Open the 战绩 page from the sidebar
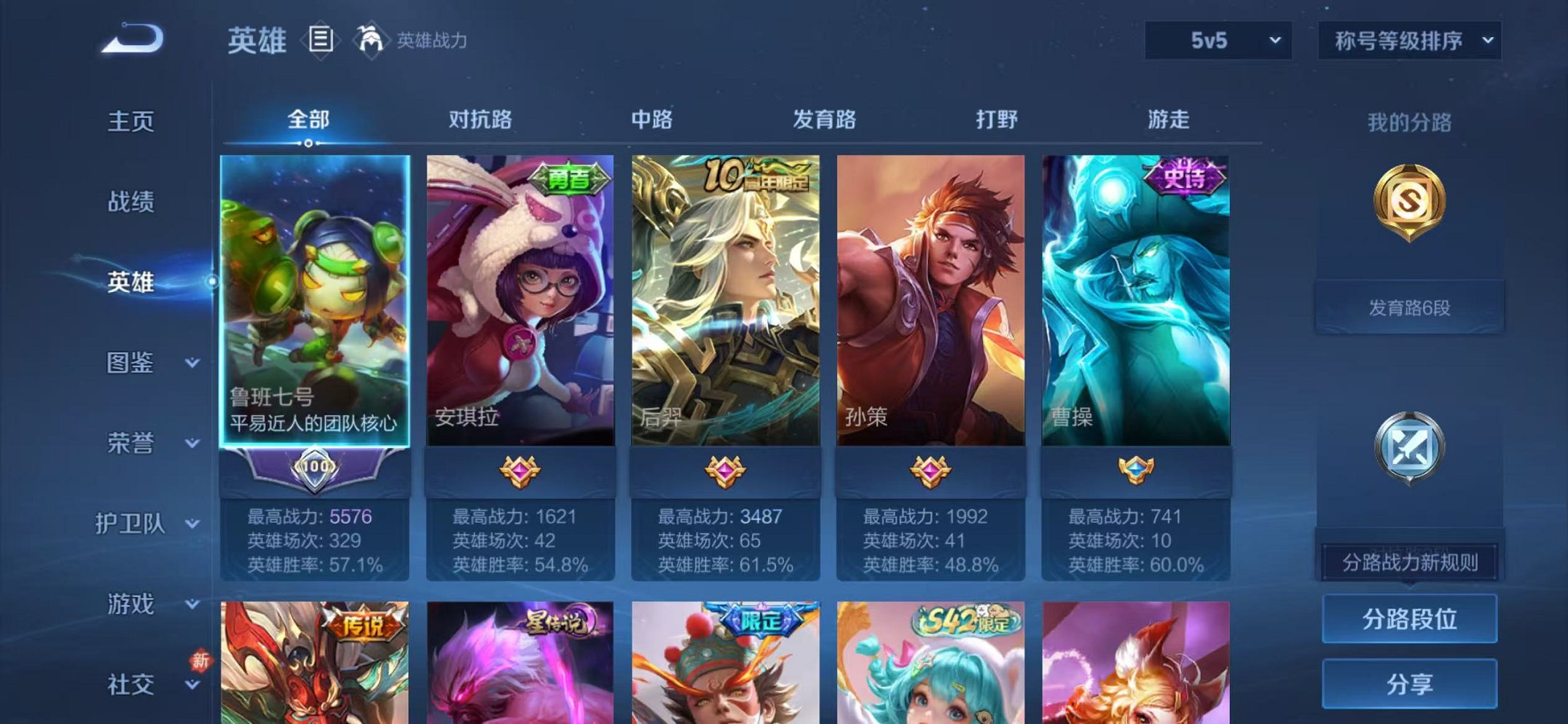1568x724 pixels. (132, 202)
